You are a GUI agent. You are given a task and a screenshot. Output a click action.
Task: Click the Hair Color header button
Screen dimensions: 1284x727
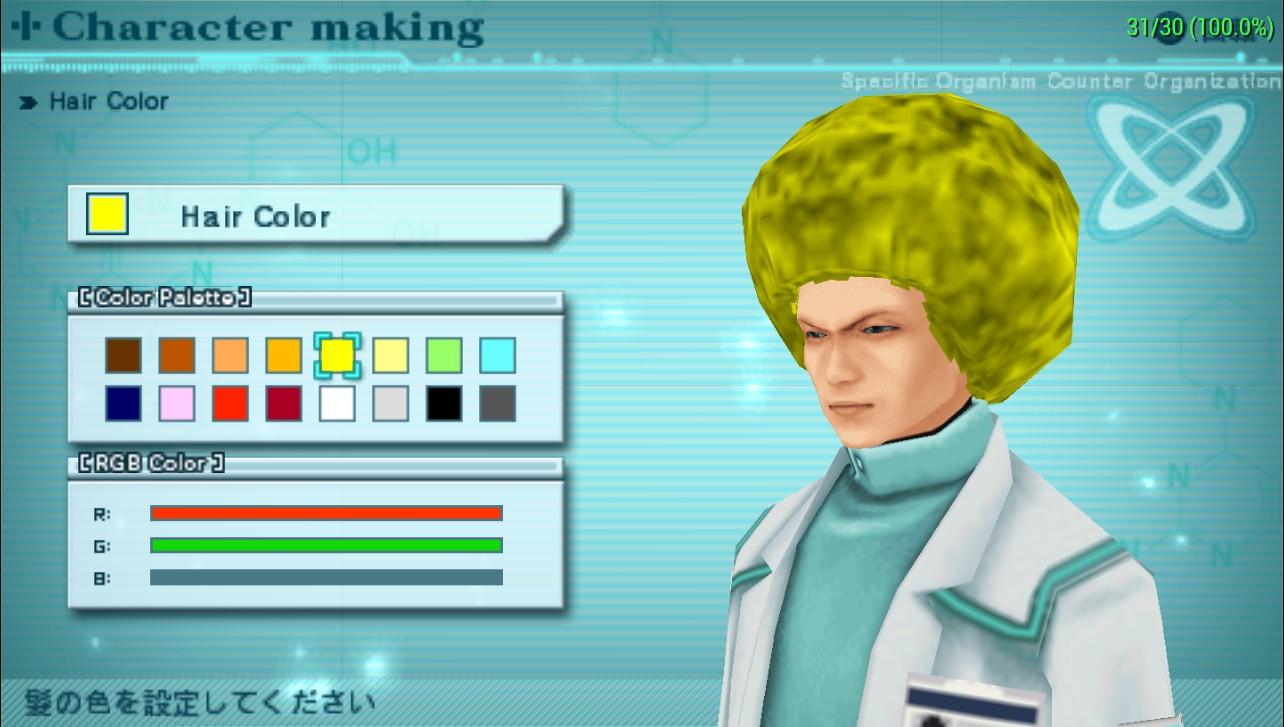point(316,216)
